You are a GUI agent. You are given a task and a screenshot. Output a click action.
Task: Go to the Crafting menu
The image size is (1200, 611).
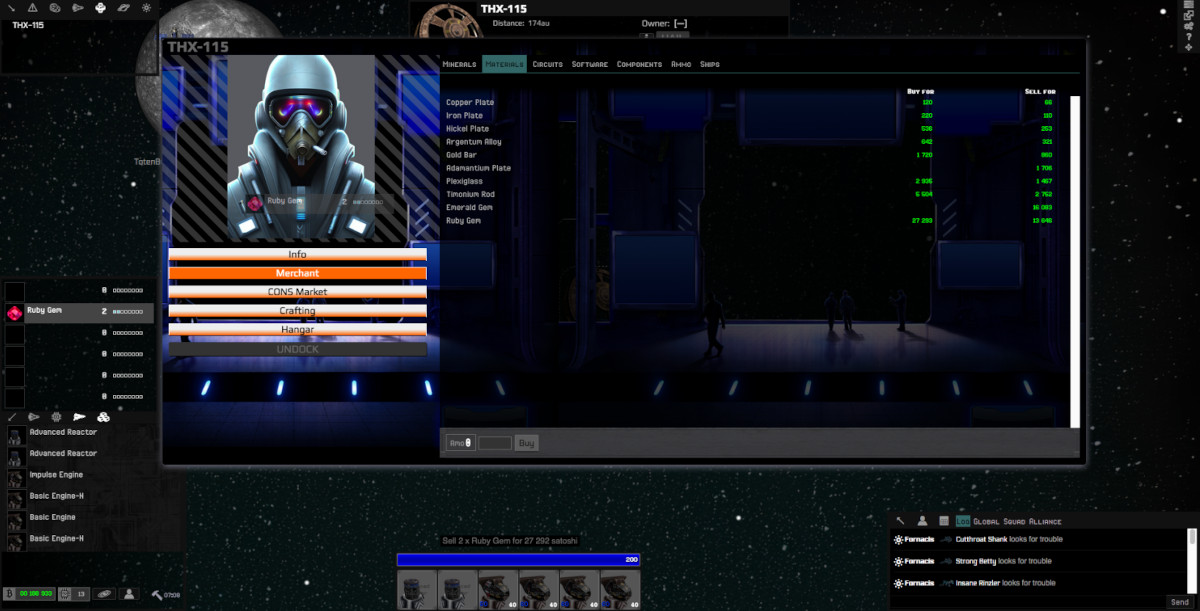pos(297,311)
